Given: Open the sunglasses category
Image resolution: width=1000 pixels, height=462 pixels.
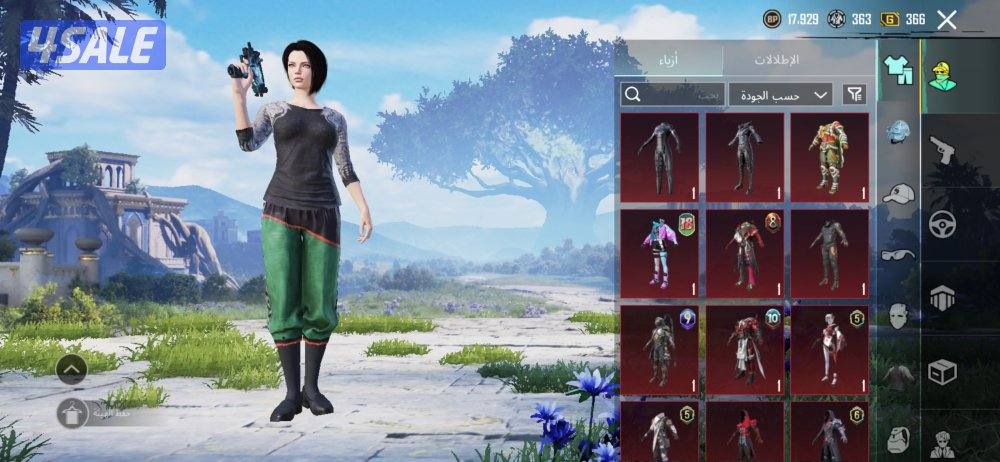Looking at the screenshot, I should click(x=898, y=254).
